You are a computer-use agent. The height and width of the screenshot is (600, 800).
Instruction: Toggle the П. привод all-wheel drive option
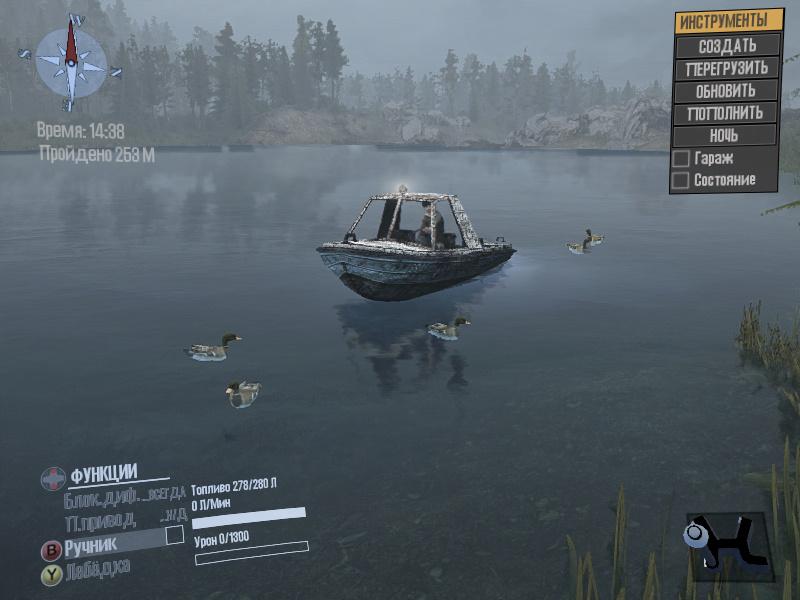122,520
